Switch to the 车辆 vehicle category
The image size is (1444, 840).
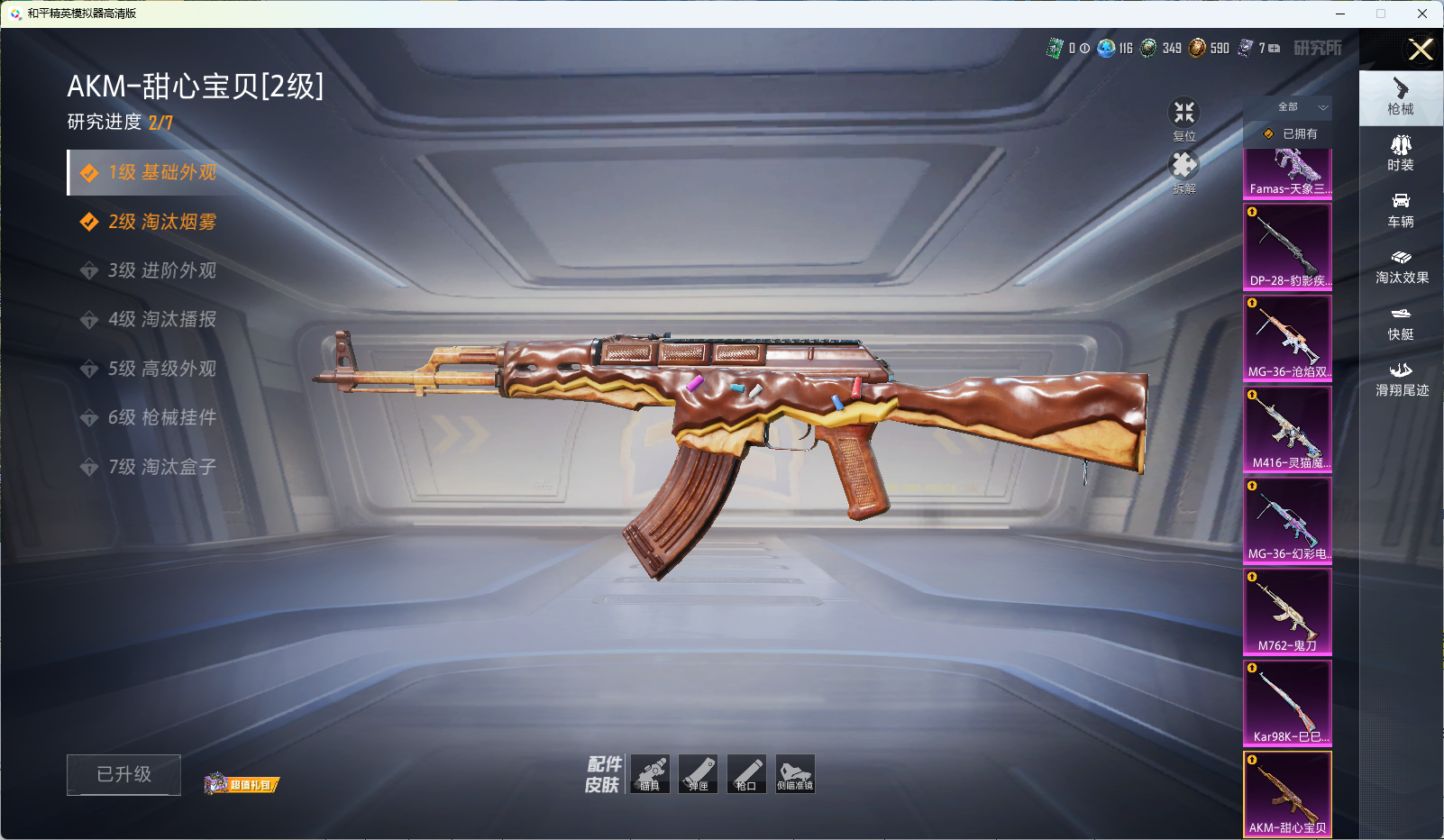(1401, 210)
